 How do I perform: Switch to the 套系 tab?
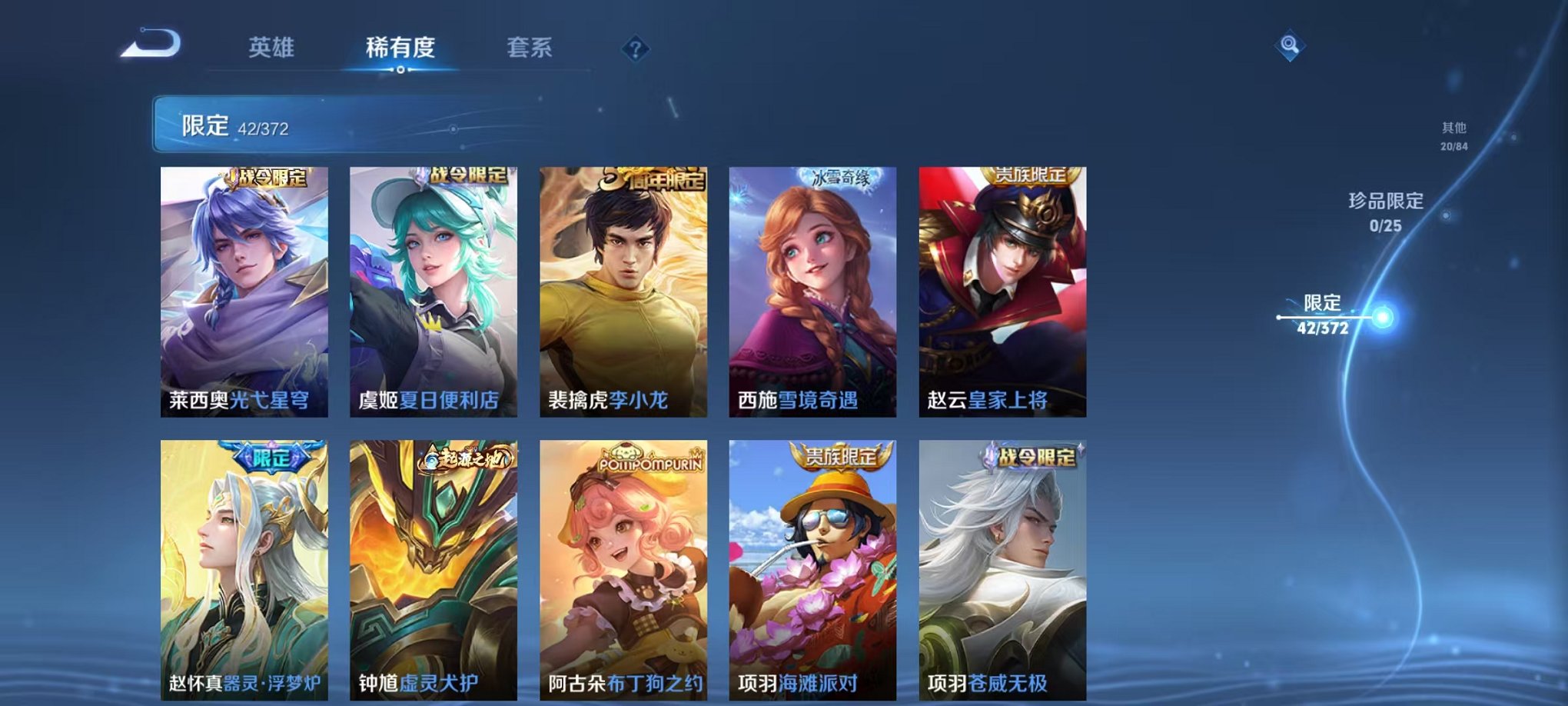coord(536,48)
